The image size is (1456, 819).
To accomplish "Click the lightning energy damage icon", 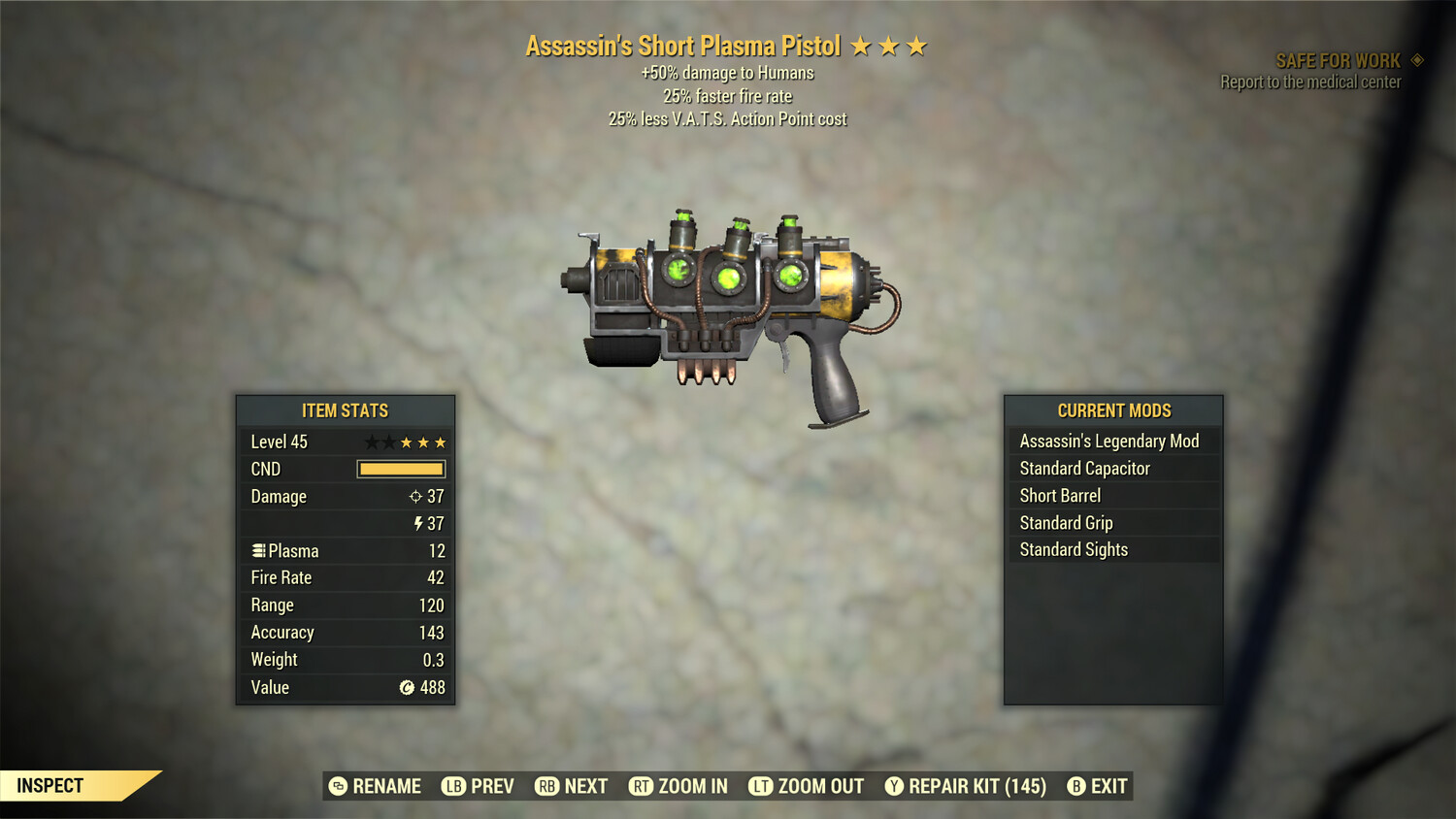I will 417,524.
